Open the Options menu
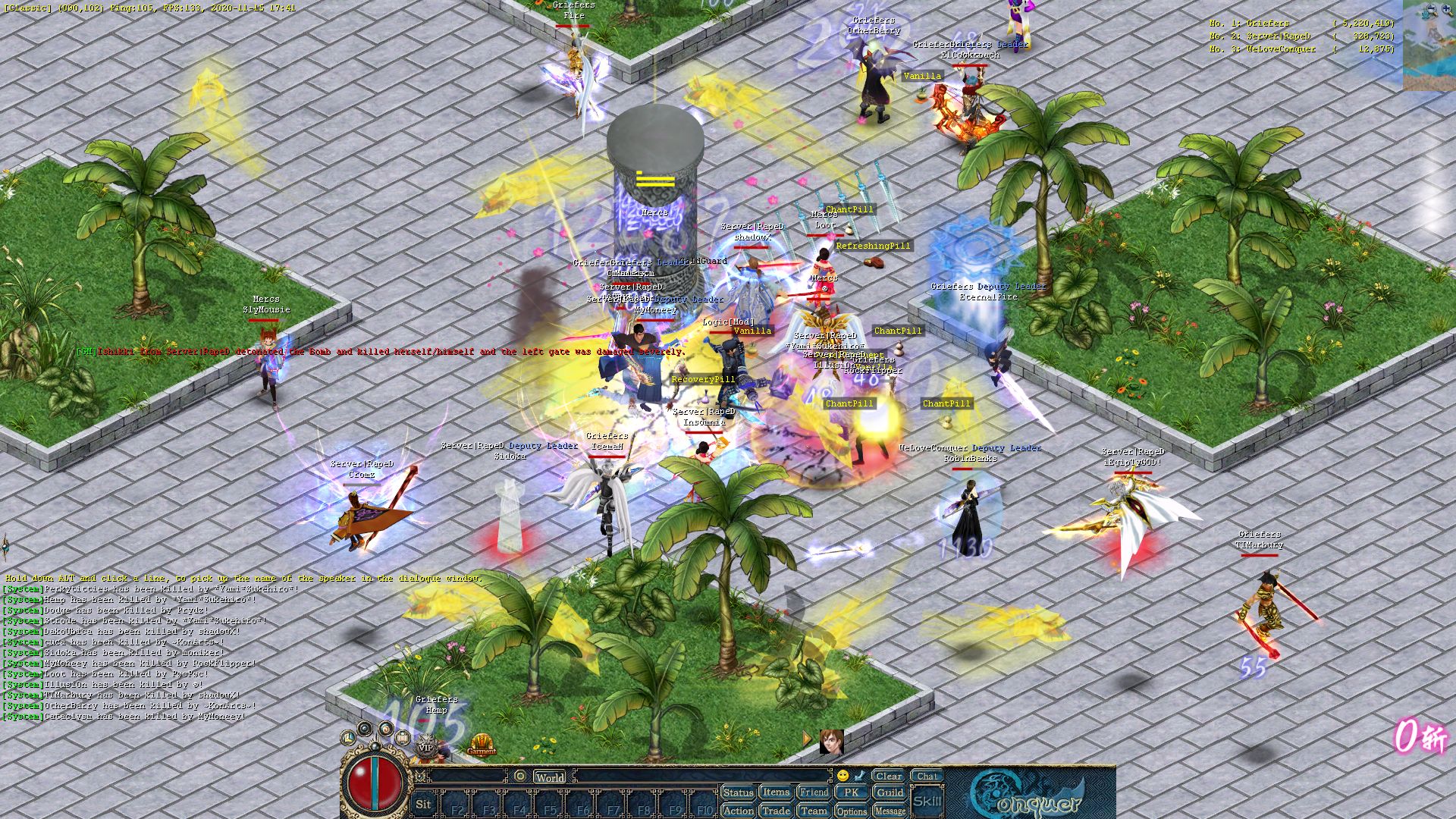 tap(851, 811)
